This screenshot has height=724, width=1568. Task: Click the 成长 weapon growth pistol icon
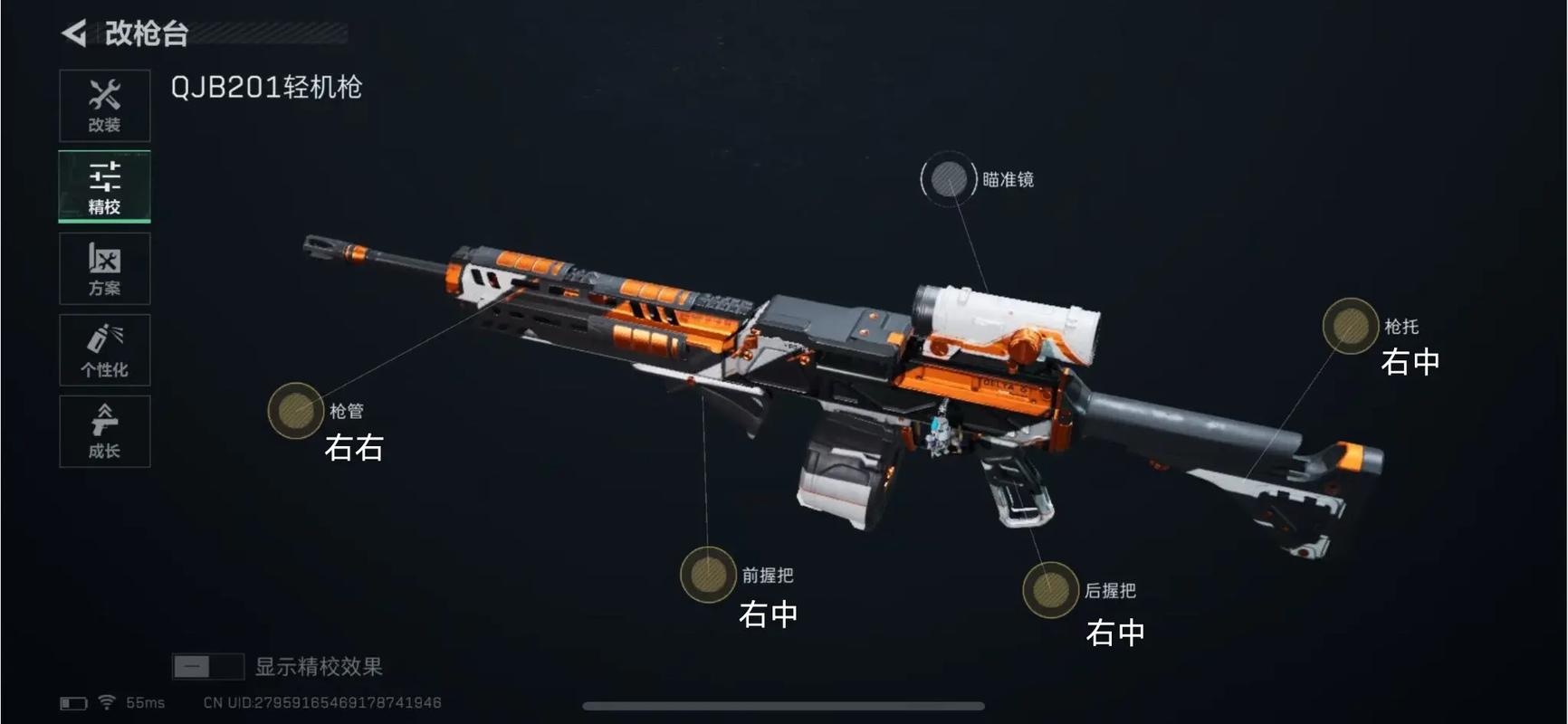pyautogui.click(x=104, y=431)
